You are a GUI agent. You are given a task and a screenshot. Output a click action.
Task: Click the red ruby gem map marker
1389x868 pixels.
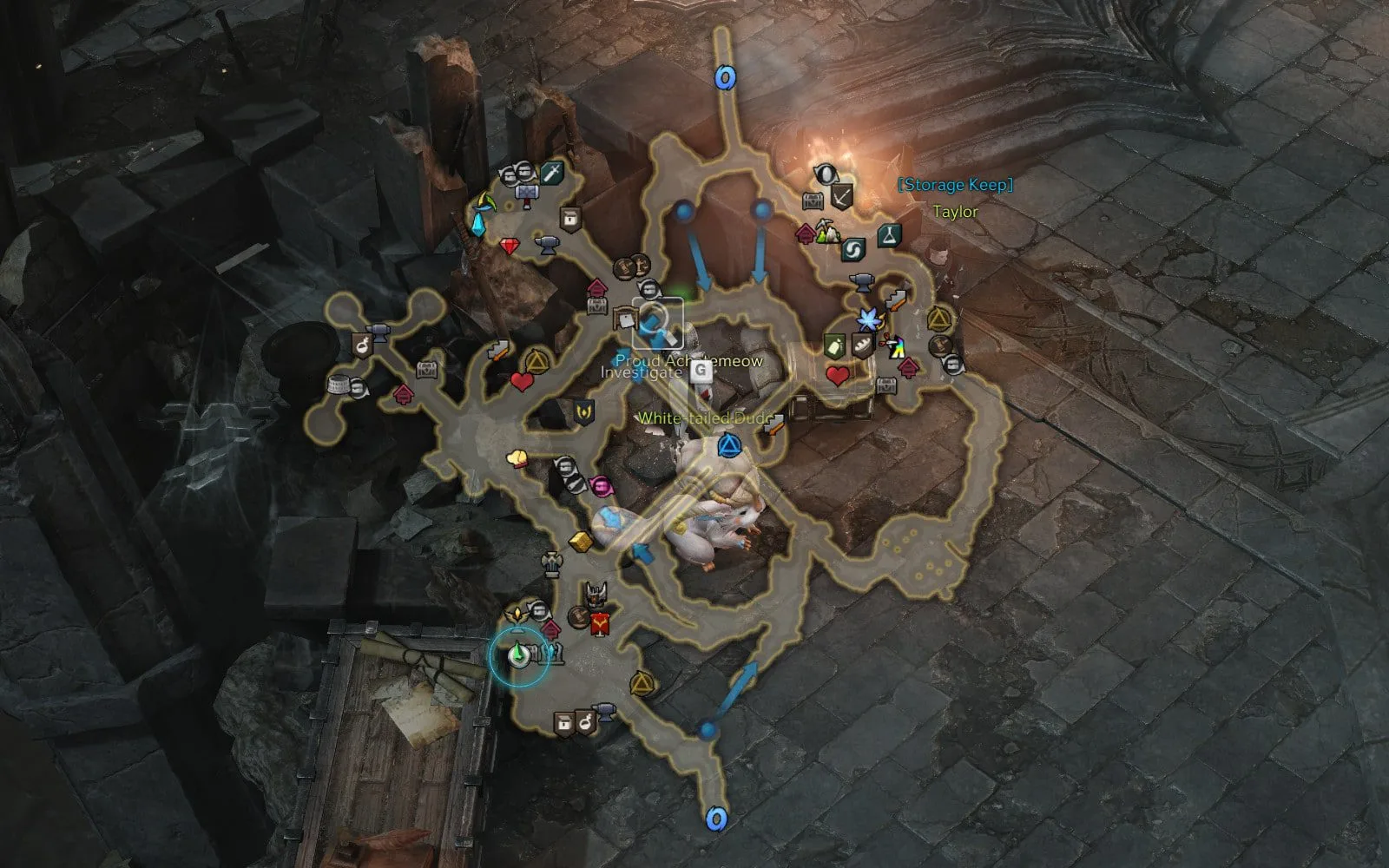[510, 247]
